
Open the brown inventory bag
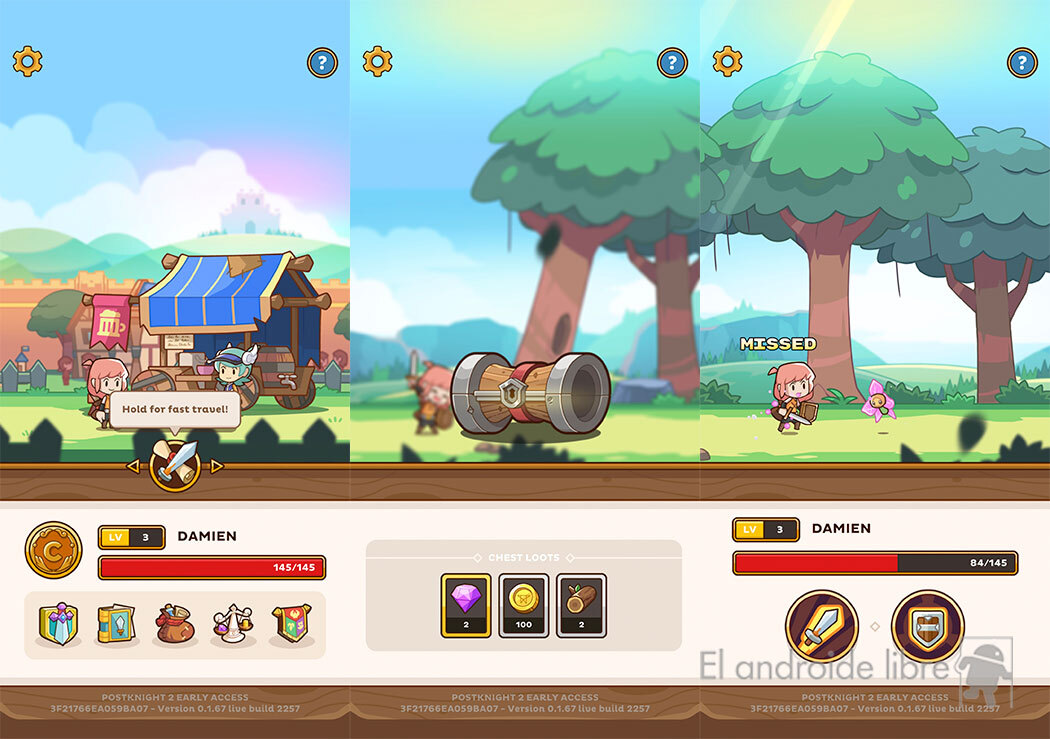point(175,624)
